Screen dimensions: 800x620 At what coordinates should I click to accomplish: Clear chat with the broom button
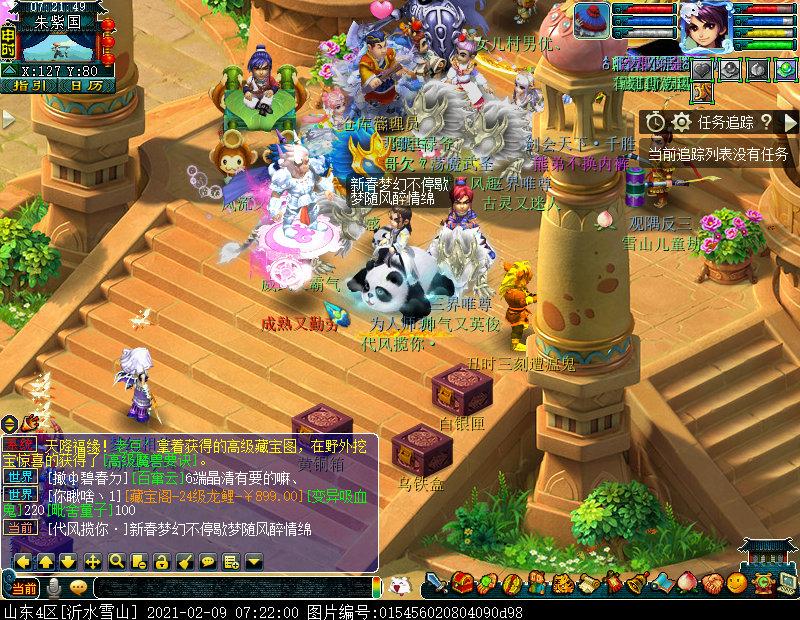[186, 561]
